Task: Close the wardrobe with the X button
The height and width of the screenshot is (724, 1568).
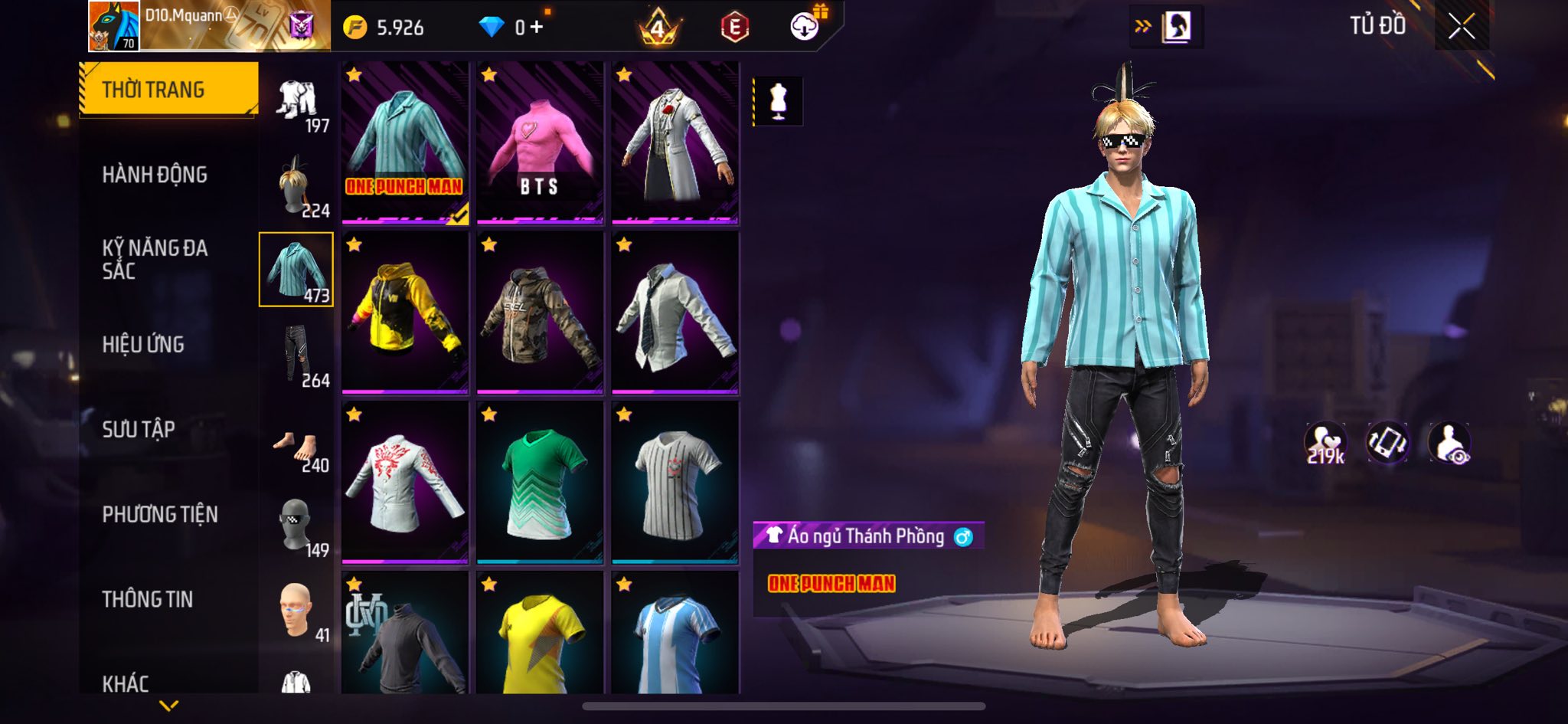Action: 1461,27
